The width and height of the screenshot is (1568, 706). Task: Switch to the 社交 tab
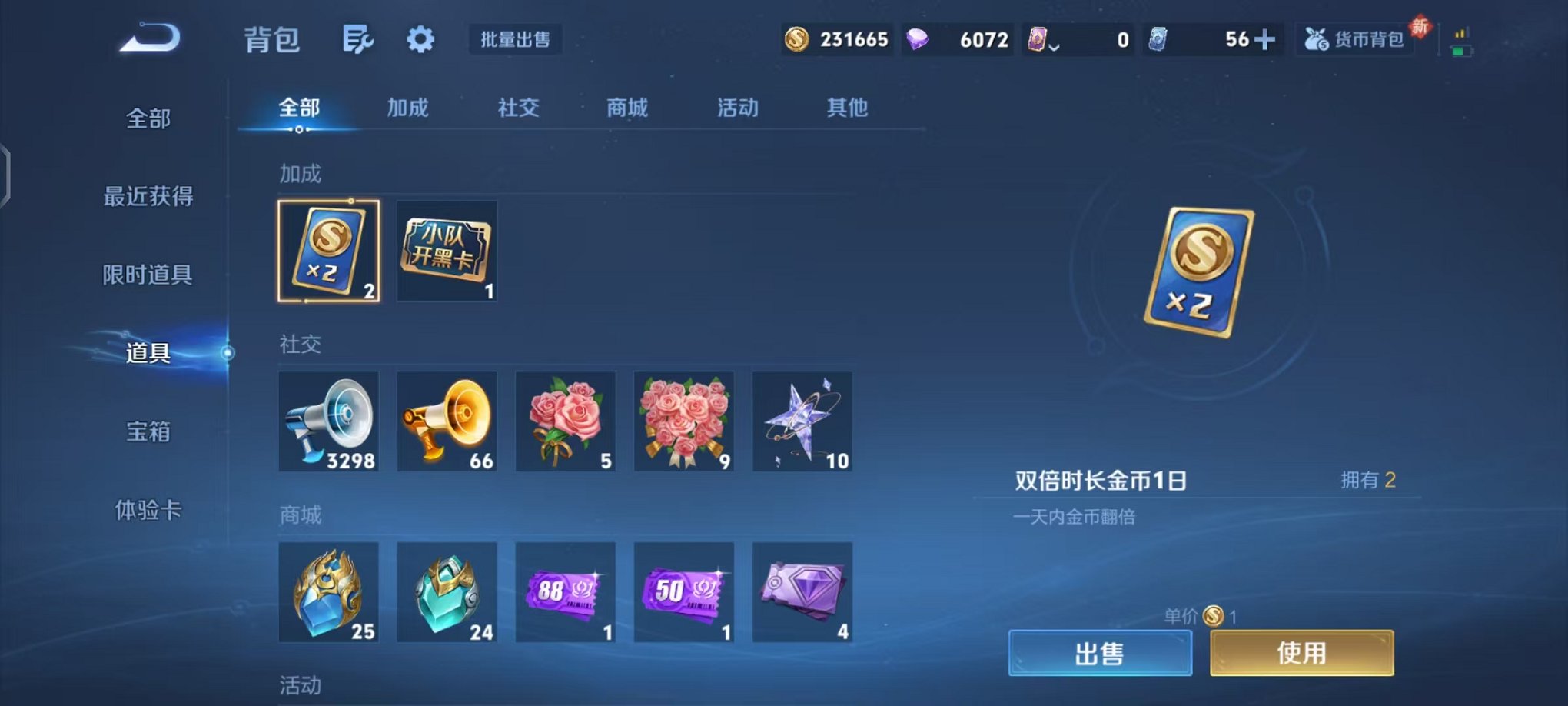pyautogui.click(x=517, y=108)
